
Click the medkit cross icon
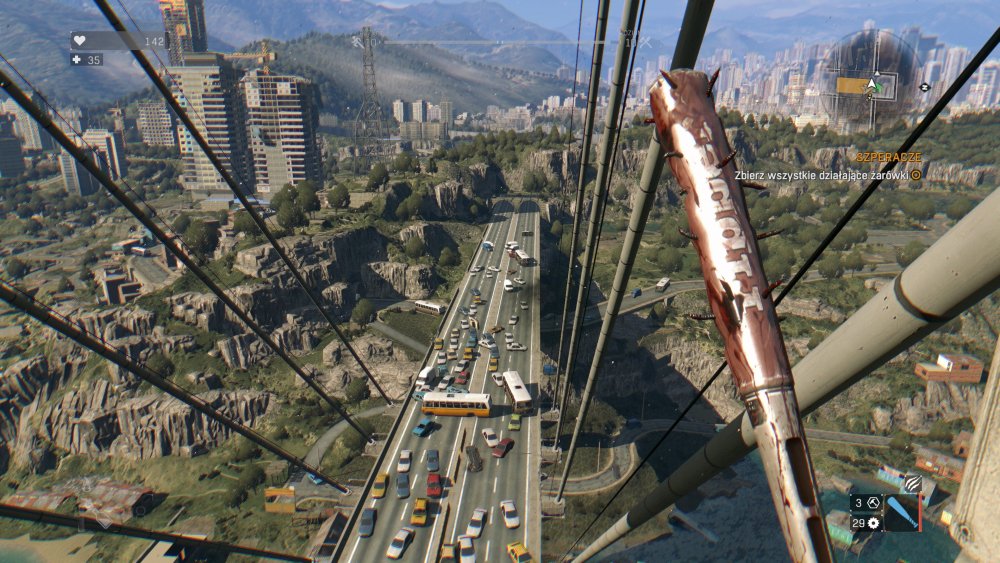75,60
